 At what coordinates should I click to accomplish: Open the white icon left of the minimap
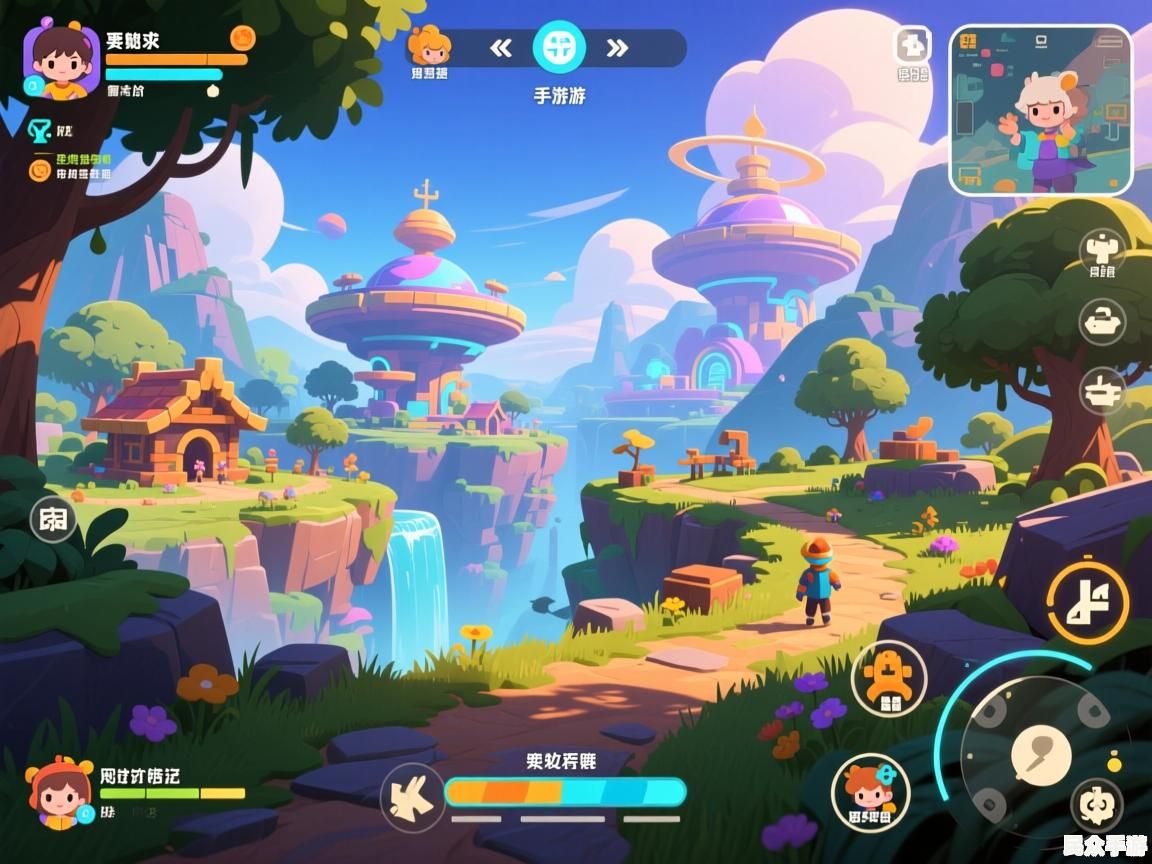tap(911, 45)
